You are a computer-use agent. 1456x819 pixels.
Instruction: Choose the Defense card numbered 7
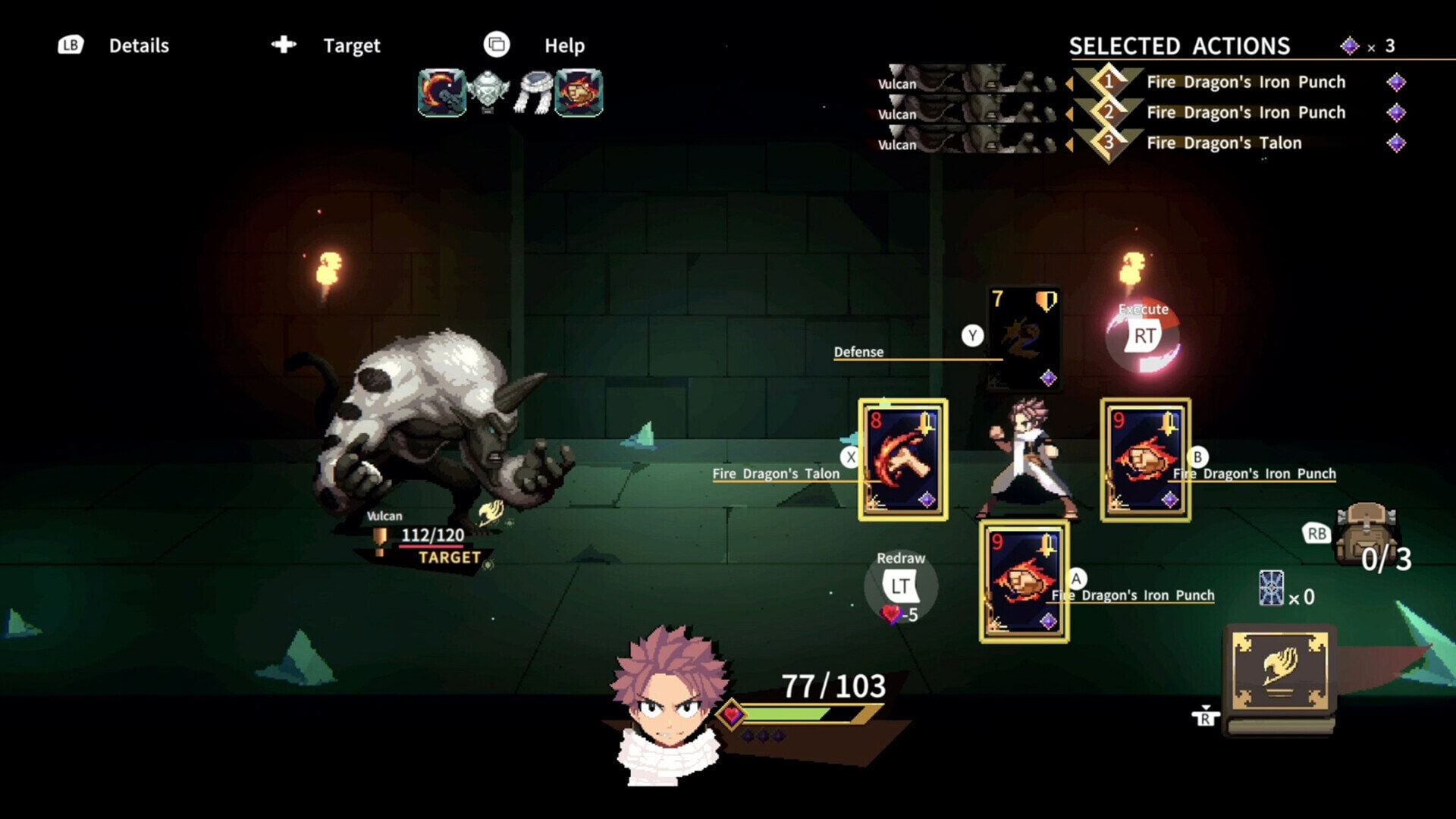(1024, 339)
